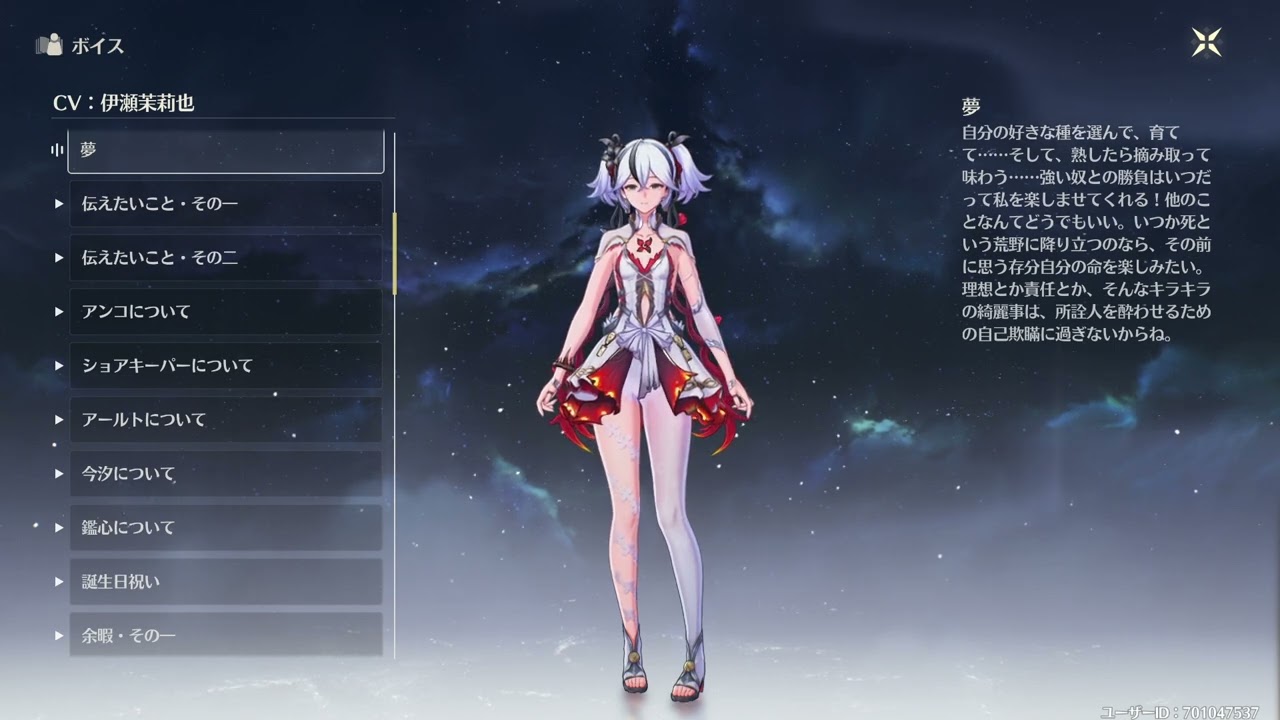The height and width of the screenshot is (720, 1280).
Task: Close the voice screen with the star button
Action: (1207, 42)
